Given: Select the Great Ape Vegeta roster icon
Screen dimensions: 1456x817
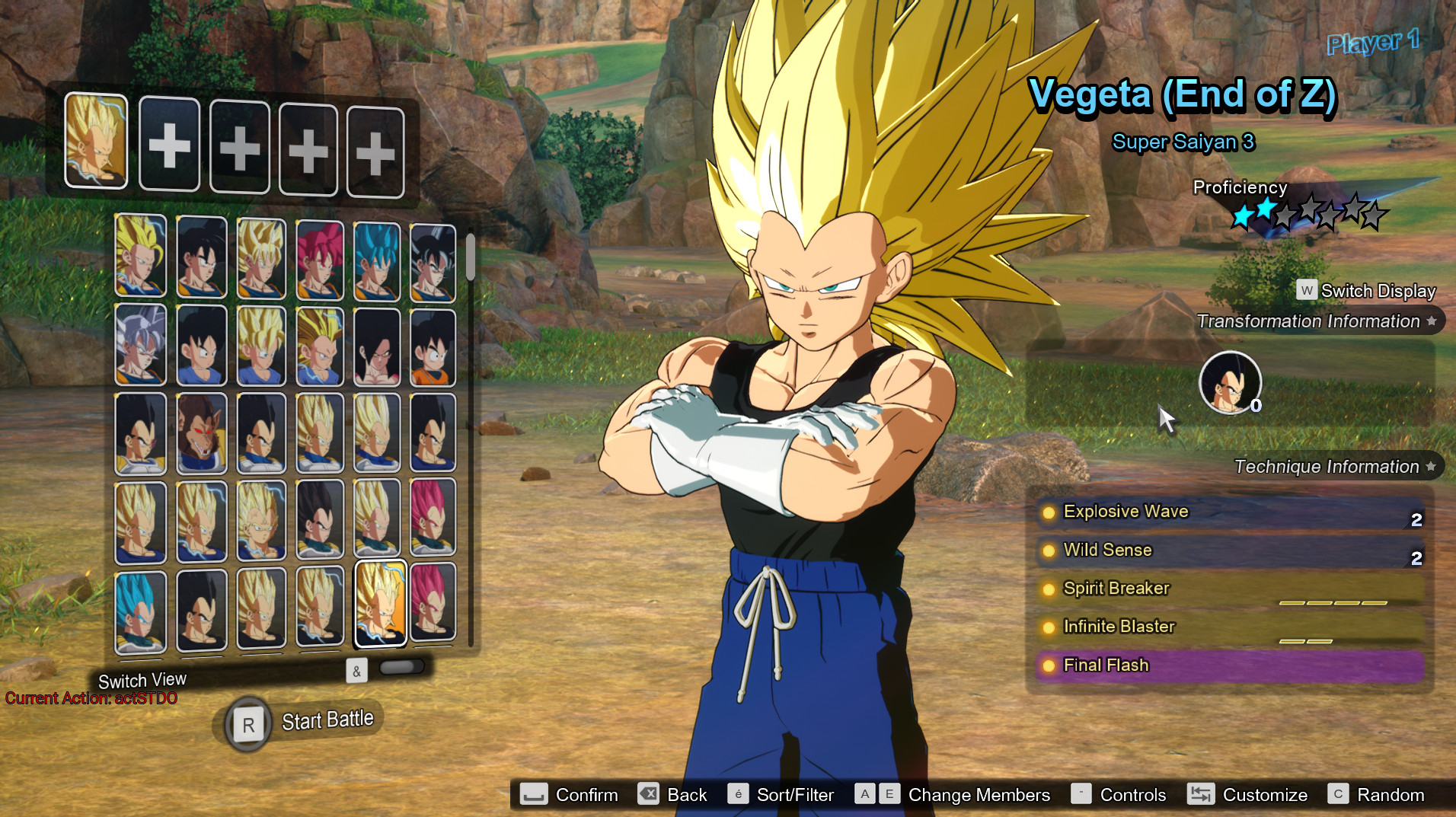Looking at the screenshot, I should [x=202, y=434].
